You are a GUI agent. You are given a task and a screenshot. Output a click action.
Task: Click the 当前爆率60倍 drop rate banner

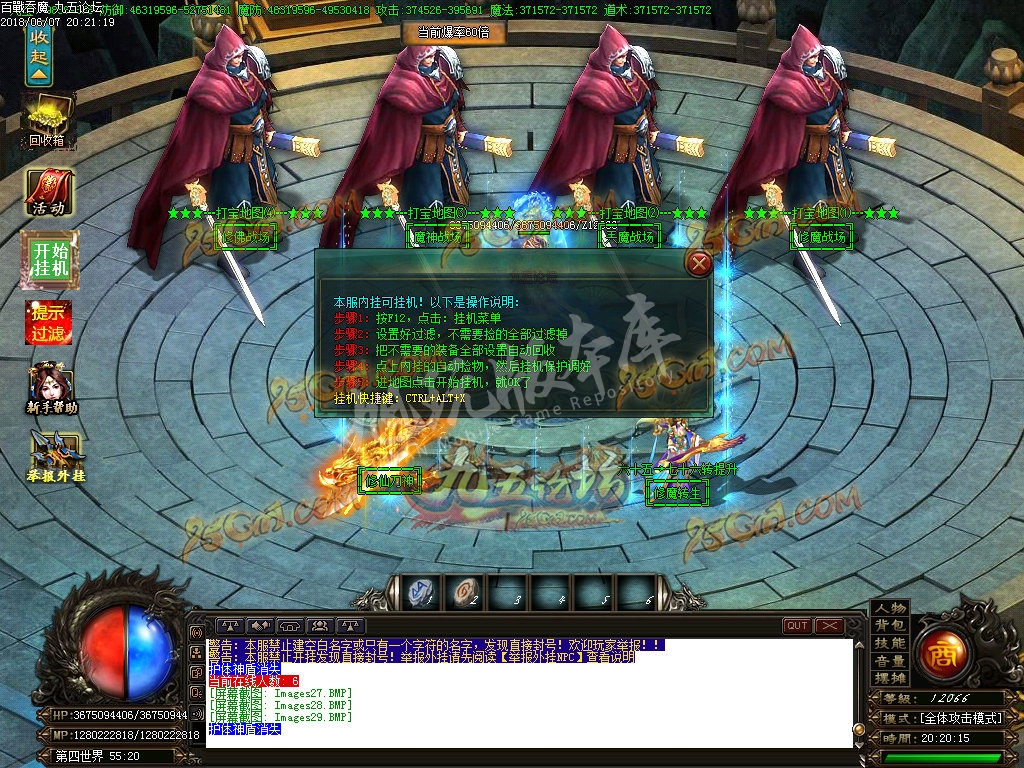(454, 32)
